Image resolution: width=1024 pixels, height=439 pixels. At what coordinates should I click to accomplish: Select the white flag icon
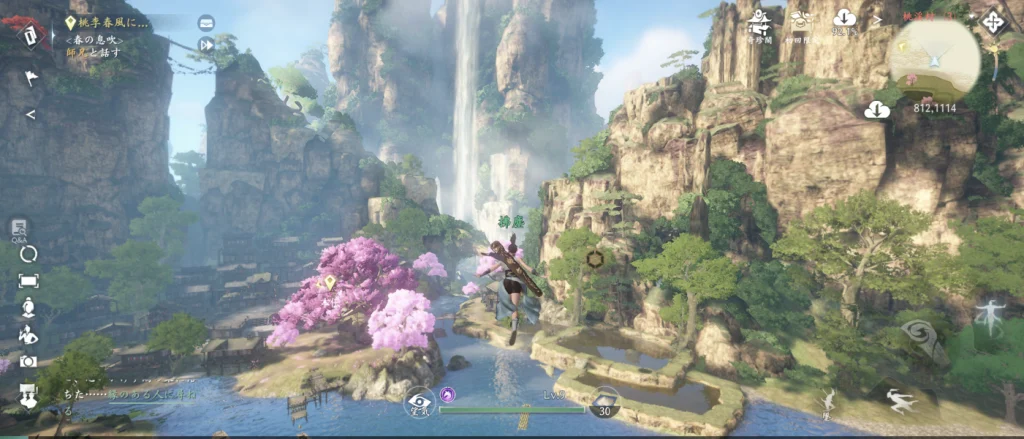point(30,77)
